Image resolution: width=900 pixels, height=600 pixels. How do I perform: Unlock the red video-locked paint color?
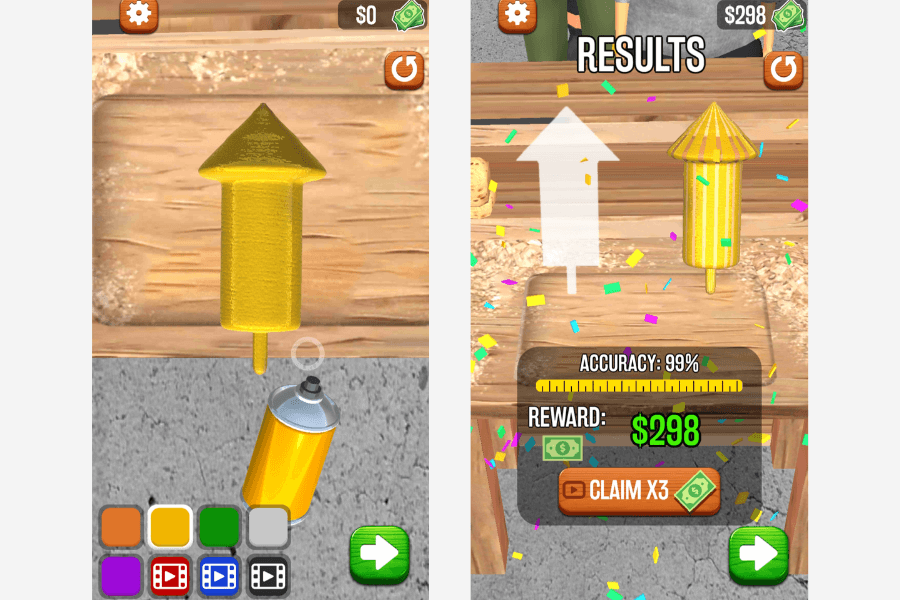tap(170, 575)
